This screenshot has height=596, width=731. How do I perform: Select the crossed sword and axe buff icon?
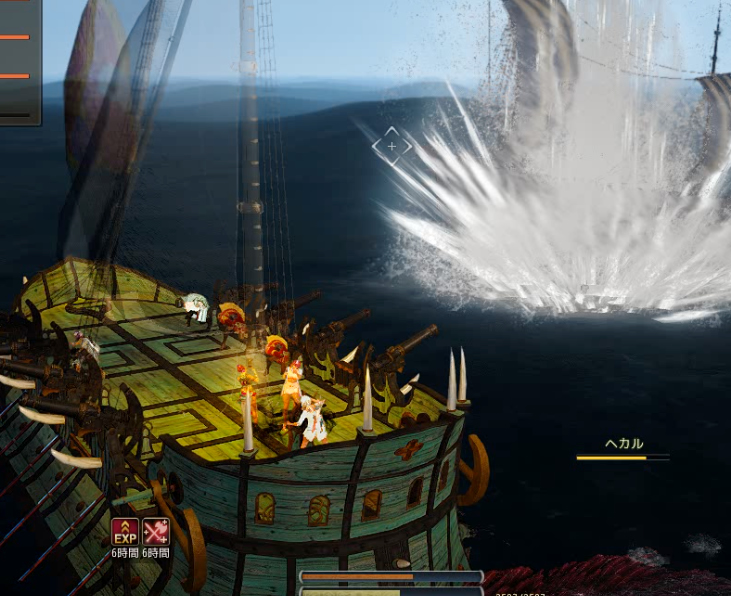click(x=155, y=531)
